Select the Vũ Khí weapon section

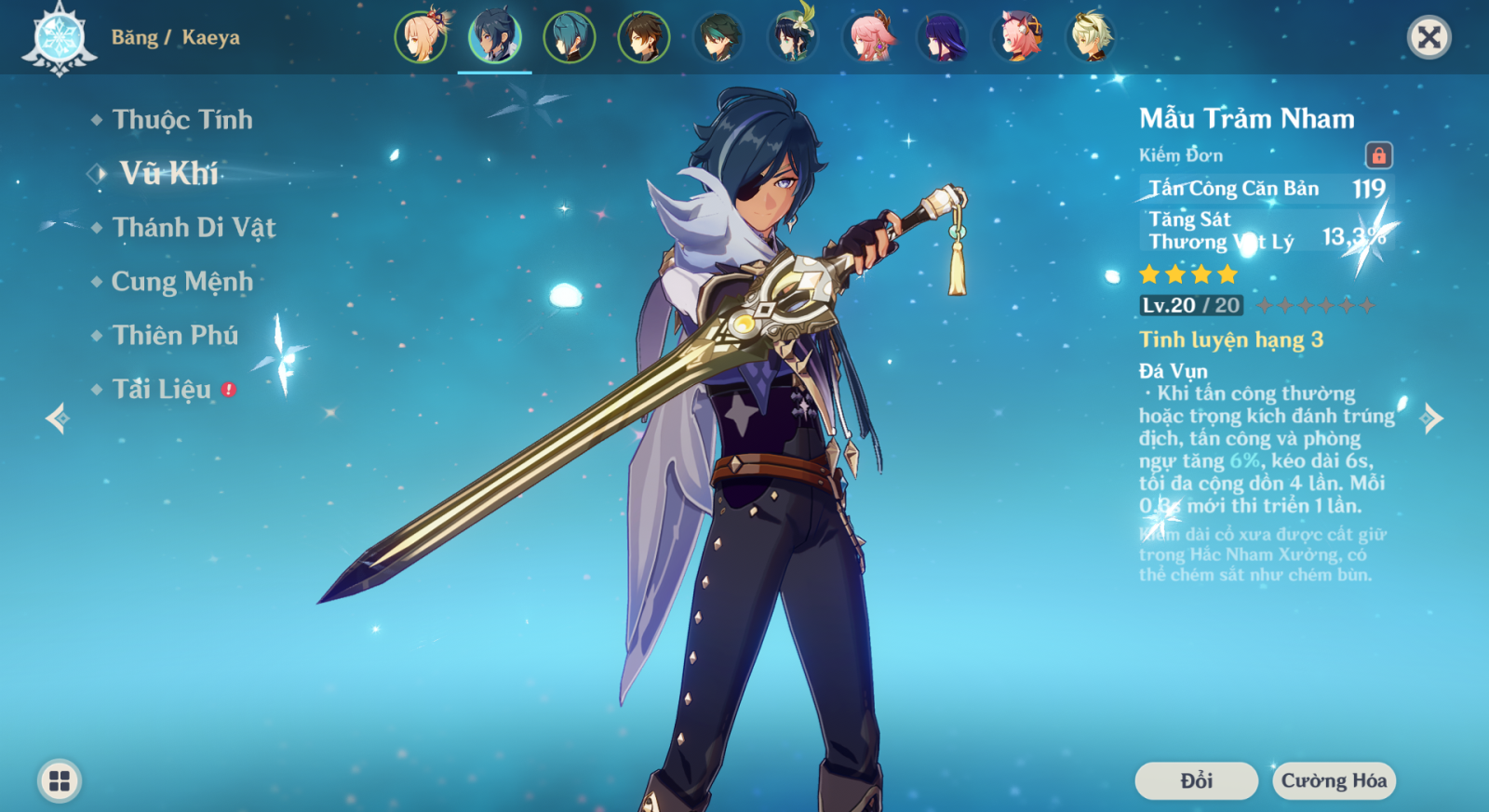pyautogui.click(x=168, y=173)
